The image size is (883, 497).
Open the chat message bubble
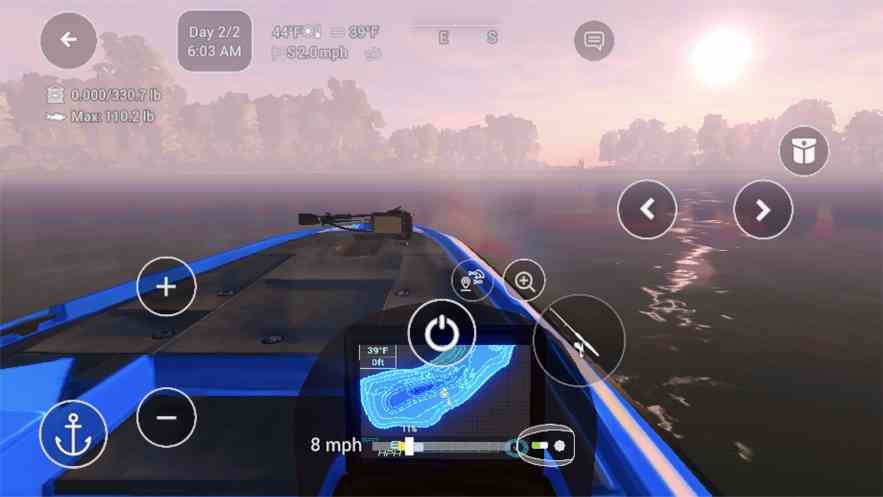[x=594, y=41]
